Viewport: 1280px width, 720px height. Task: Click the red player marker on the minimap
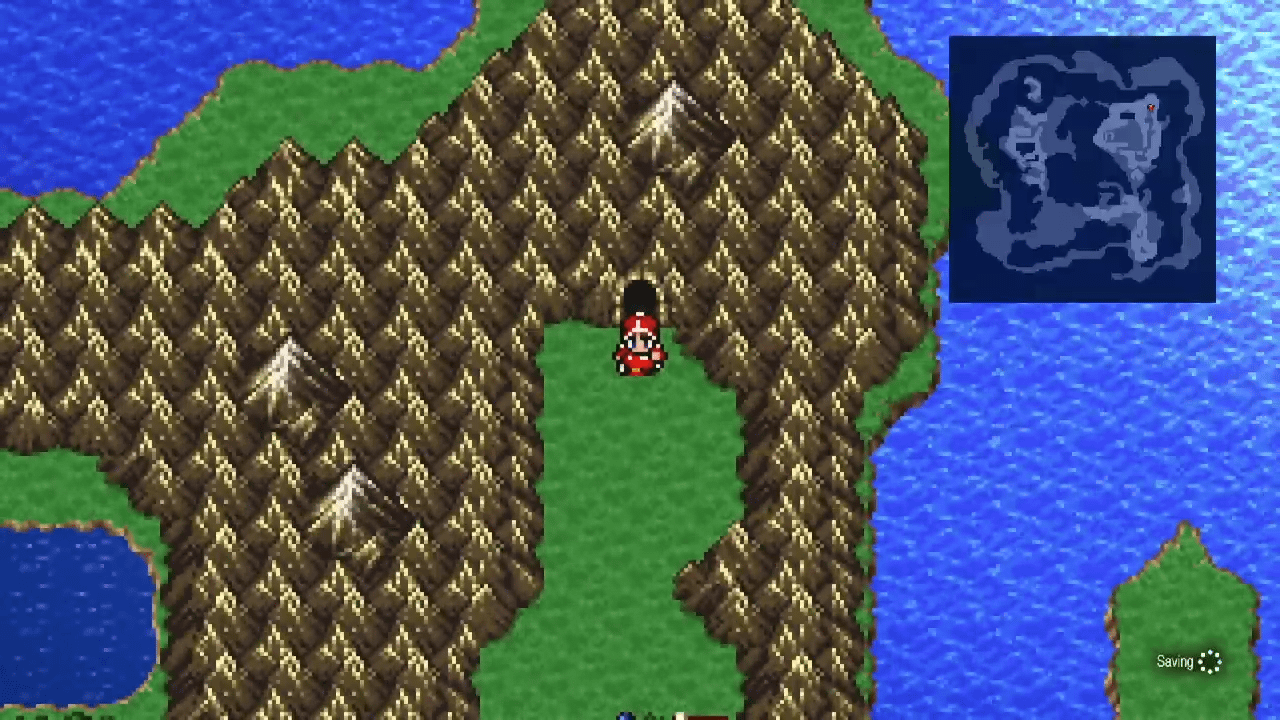pyautogui.click(x=1150, y=108)
